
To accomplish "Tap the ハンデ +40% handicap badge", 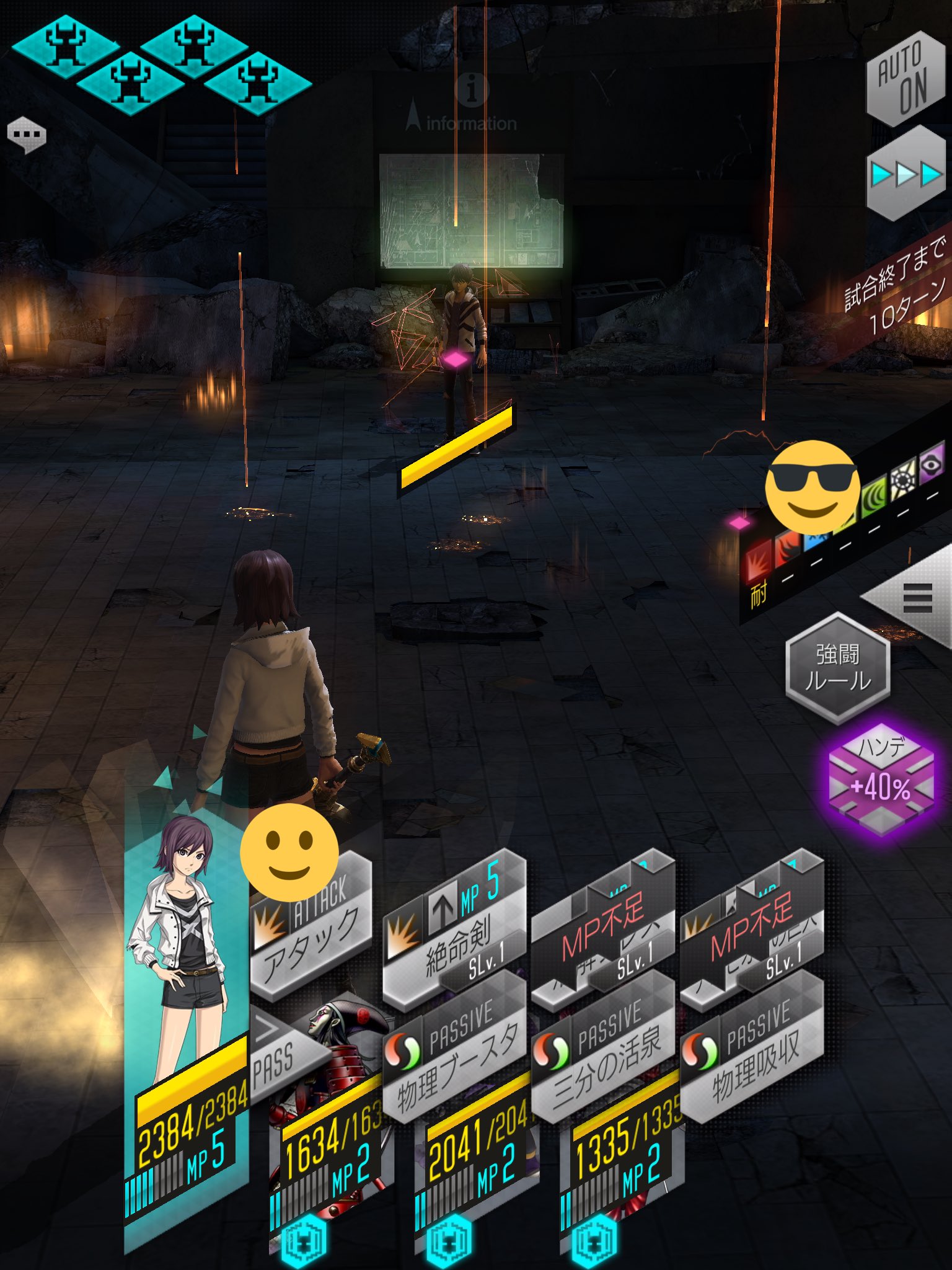I will [881, 779].
